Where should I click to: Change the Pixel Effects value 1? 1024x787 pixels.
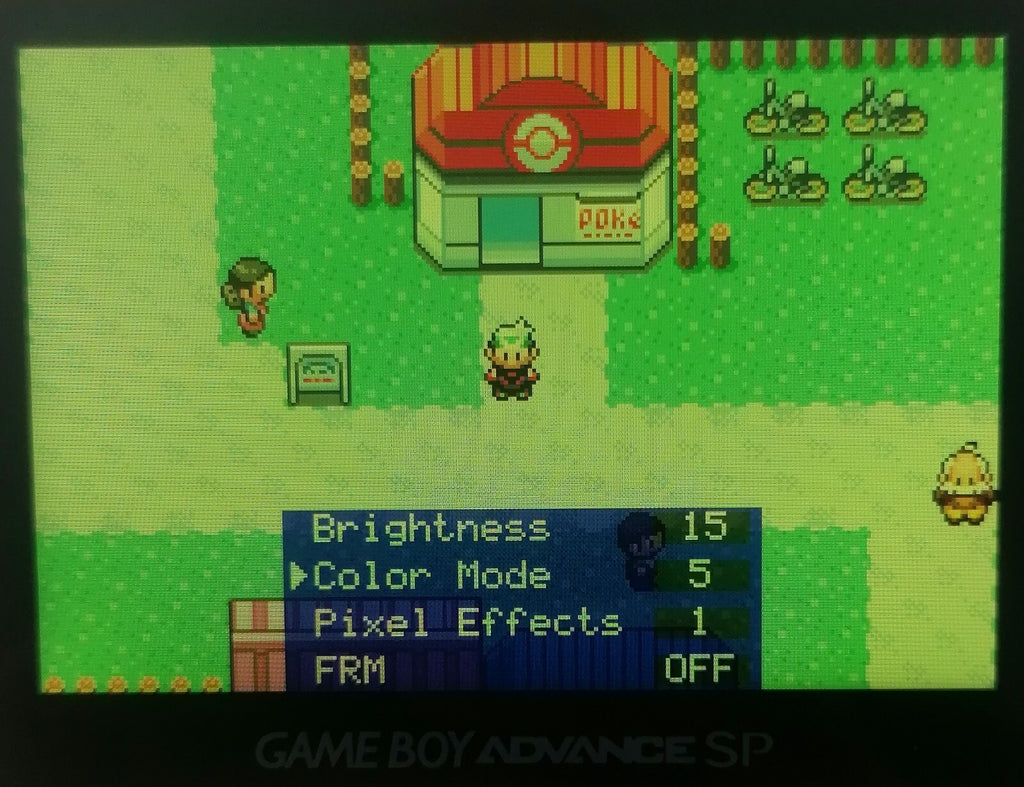click(x=699, y=622)
